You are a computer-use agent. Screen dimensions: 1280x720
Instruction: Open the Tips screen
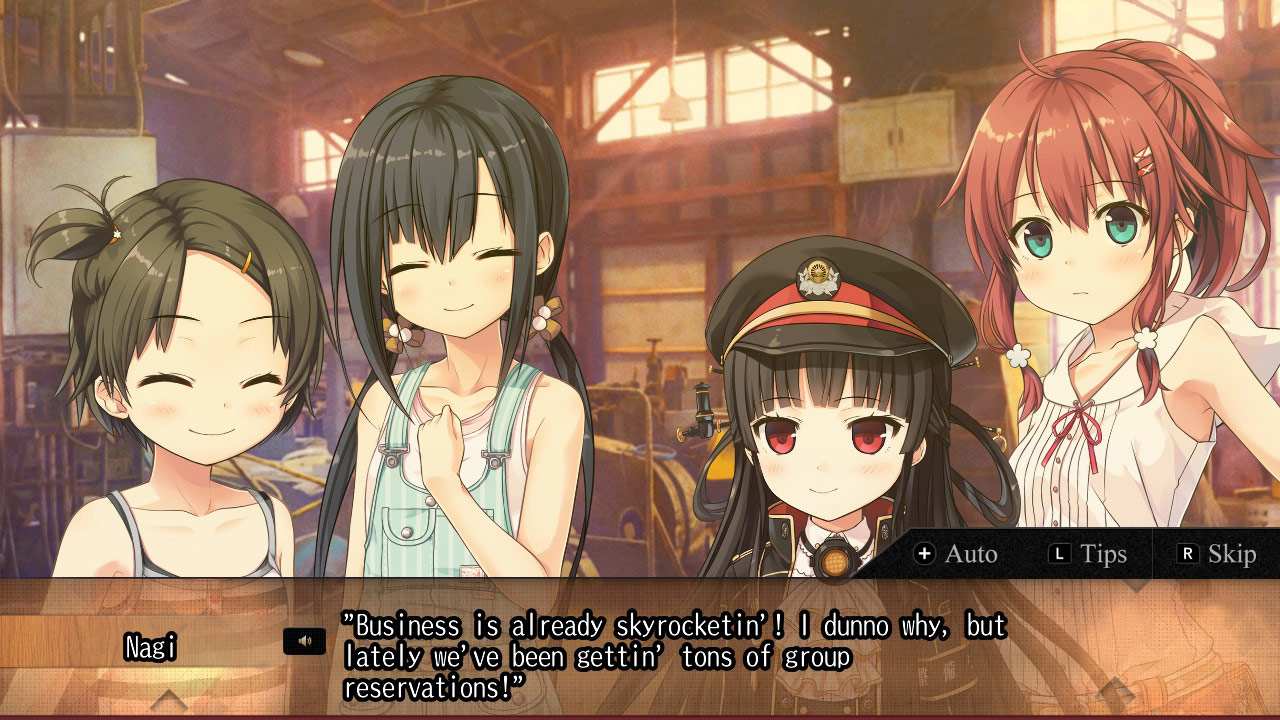click(1103, 555)
